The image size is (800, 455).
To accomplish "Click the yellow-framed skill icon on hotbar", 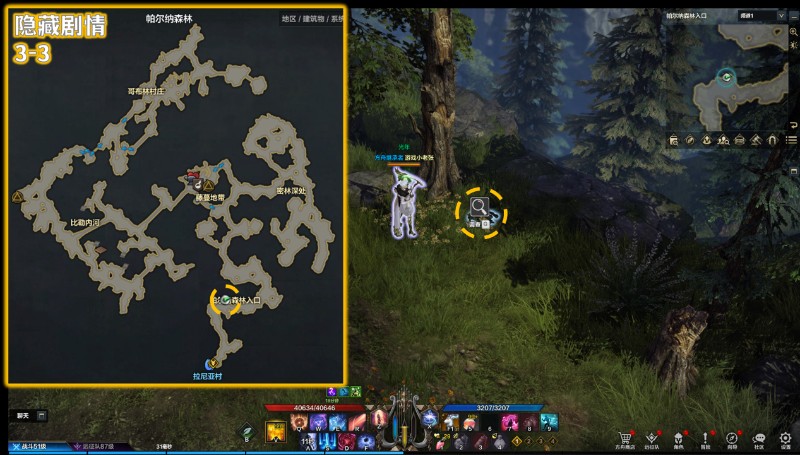I will click(x=275, y=432).
